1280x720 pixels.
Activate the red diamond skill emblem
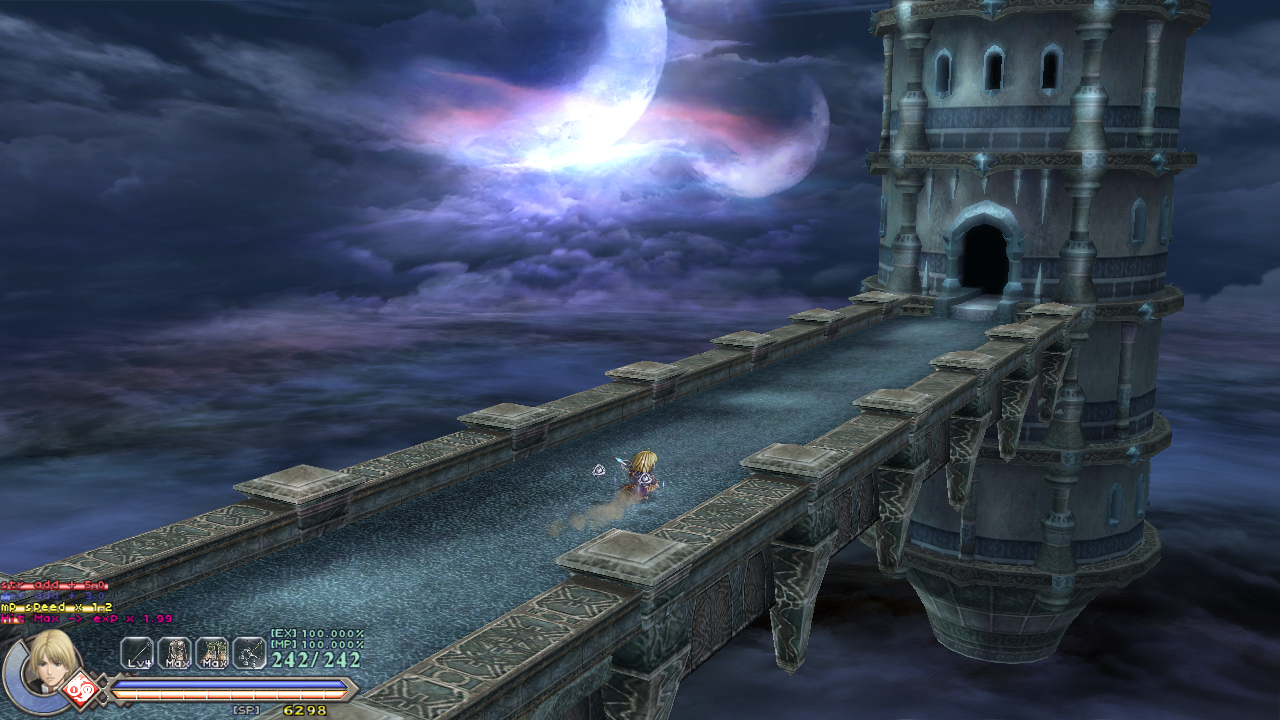pos(80,690)
